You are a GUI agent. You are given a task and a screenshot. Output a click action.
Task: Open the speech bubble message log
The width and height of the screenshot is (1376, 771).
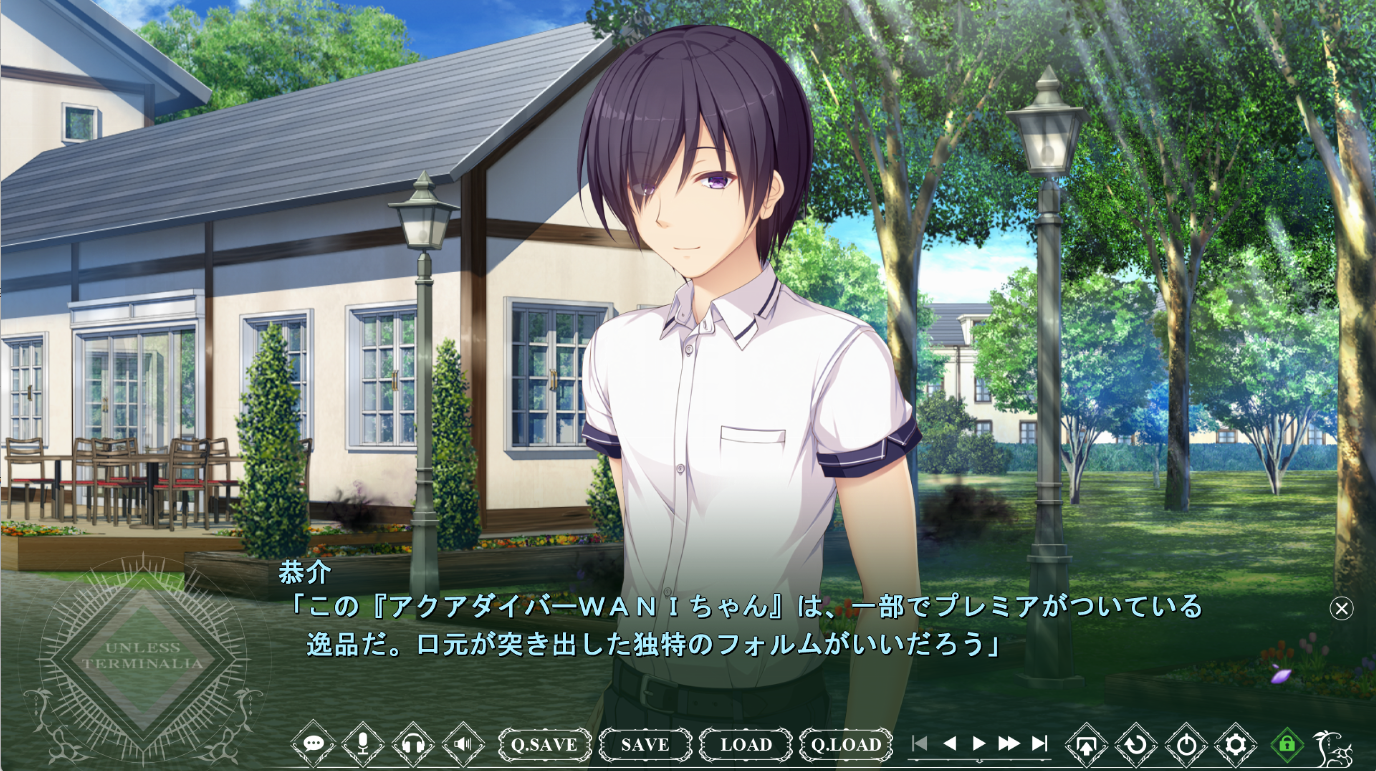[313, 744]
